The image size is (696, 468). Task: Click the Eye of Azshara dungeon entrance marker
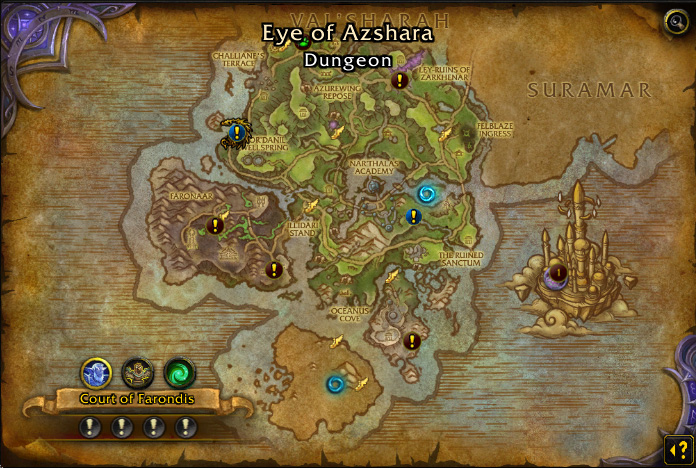pyautogui.click(x=304, y=41)
